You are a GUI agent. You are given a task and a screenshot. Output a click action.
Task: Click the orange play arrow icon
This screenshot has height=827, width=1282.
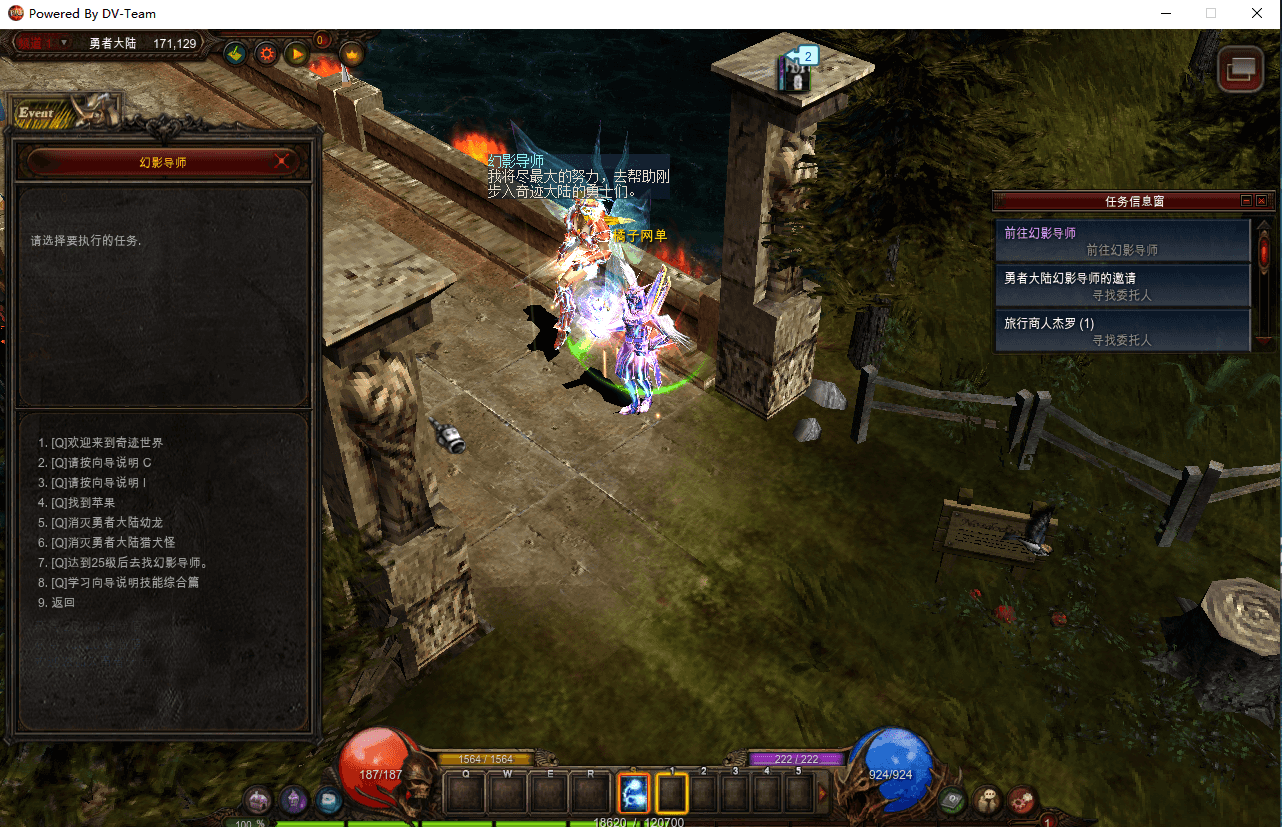pos(297,54)
